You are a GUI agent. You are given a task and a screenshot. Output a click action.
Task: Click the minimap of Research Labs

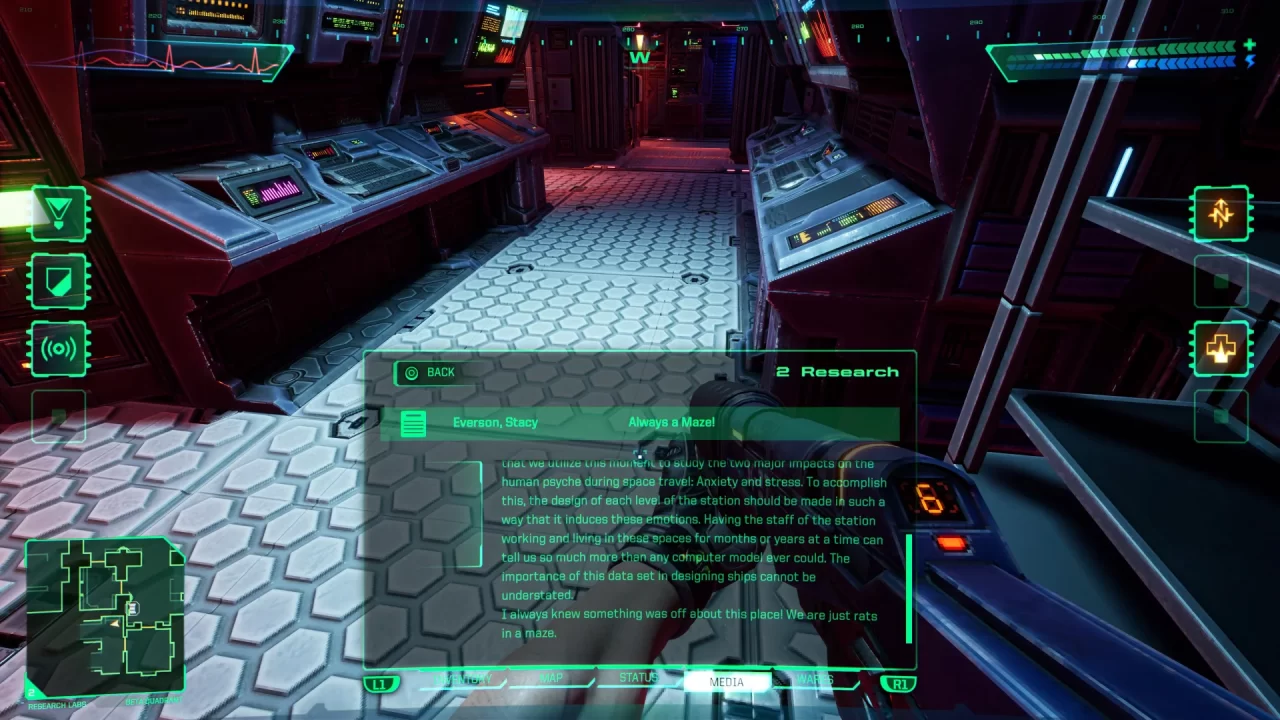pos(104,617)
